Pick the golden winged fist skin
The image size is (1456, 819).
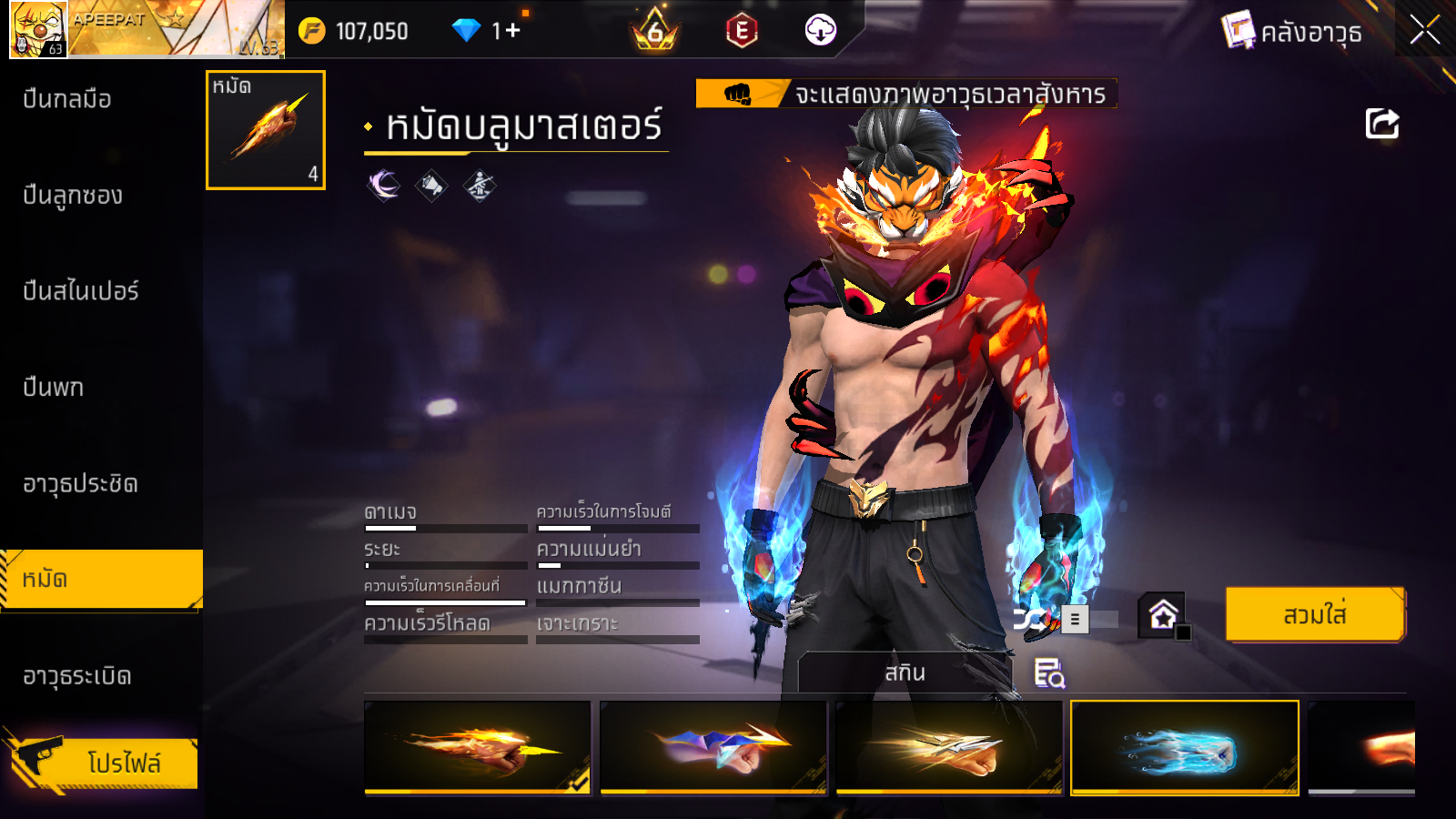point(949,747)
